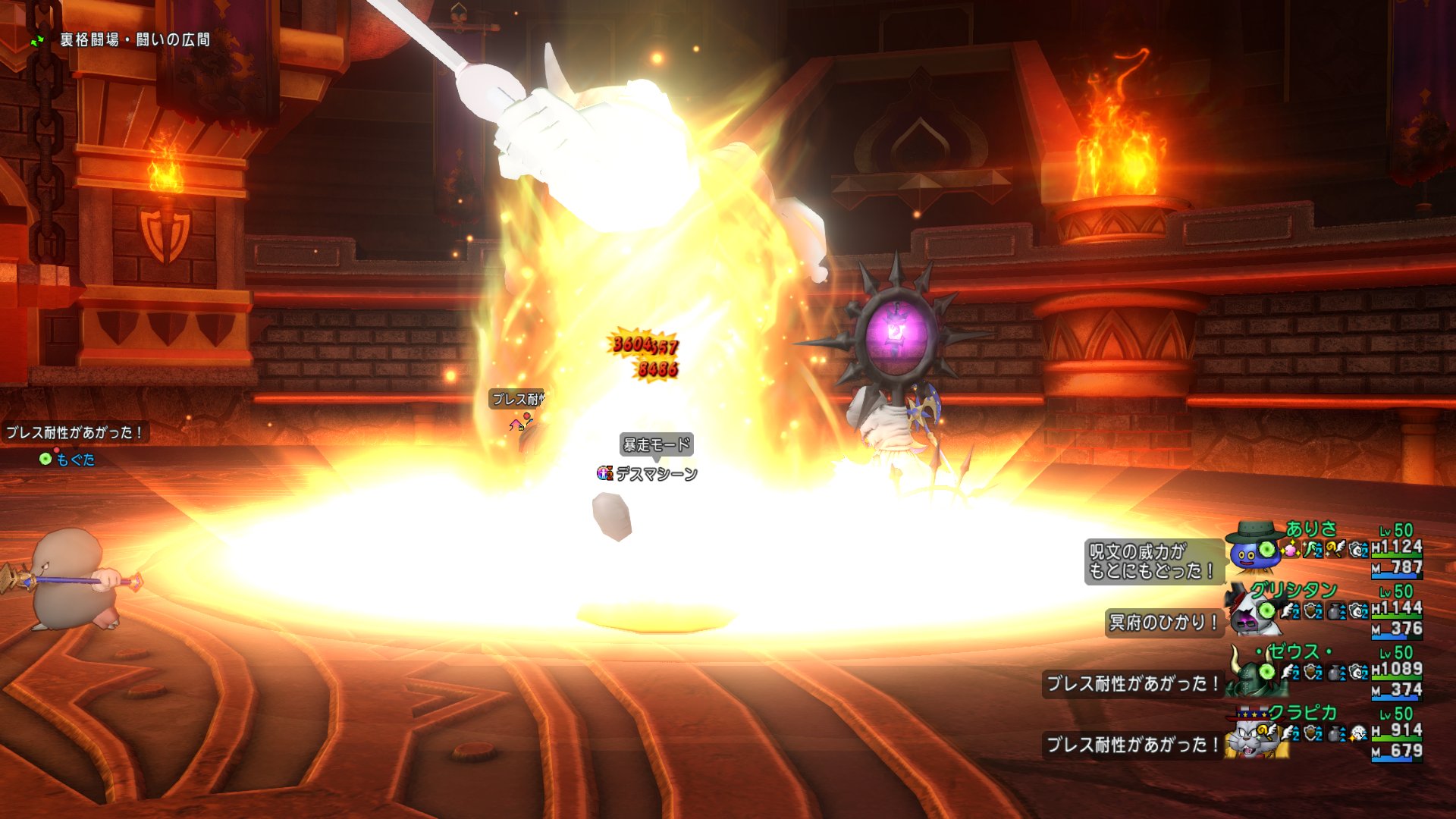The height and width of the screenshot is (819, 1456).
Task: Target the デスマシーン enemy nameplate
Action: [x=656, y=474]
